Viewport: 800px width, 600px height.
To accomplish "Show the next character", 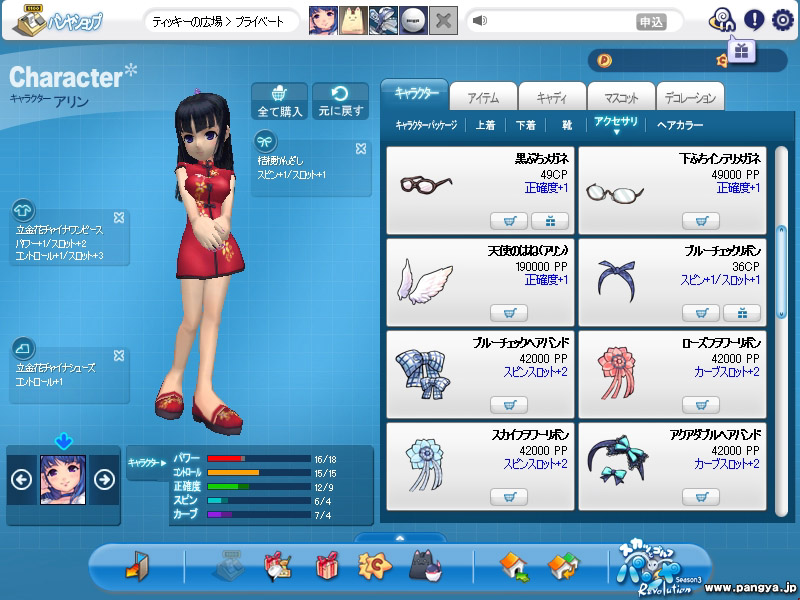I will (x=103, y=479).
